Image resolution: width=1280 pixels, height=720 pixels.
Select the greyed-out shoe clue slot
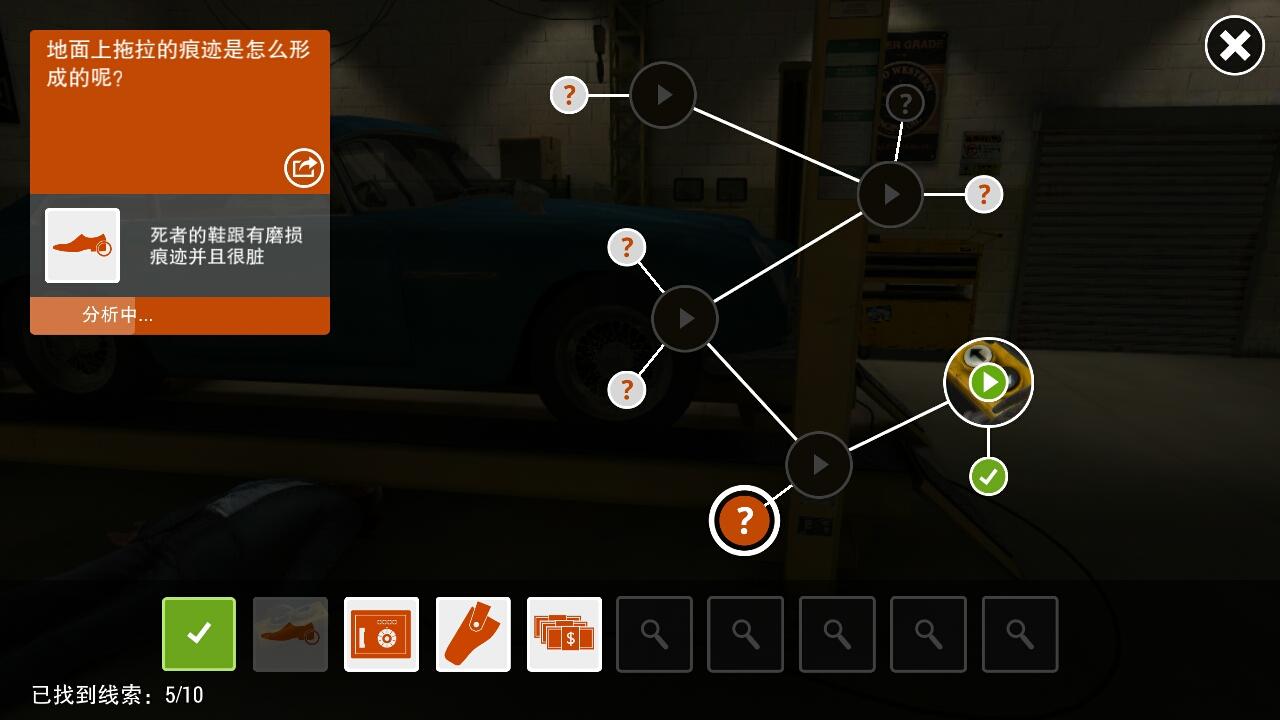290,634
